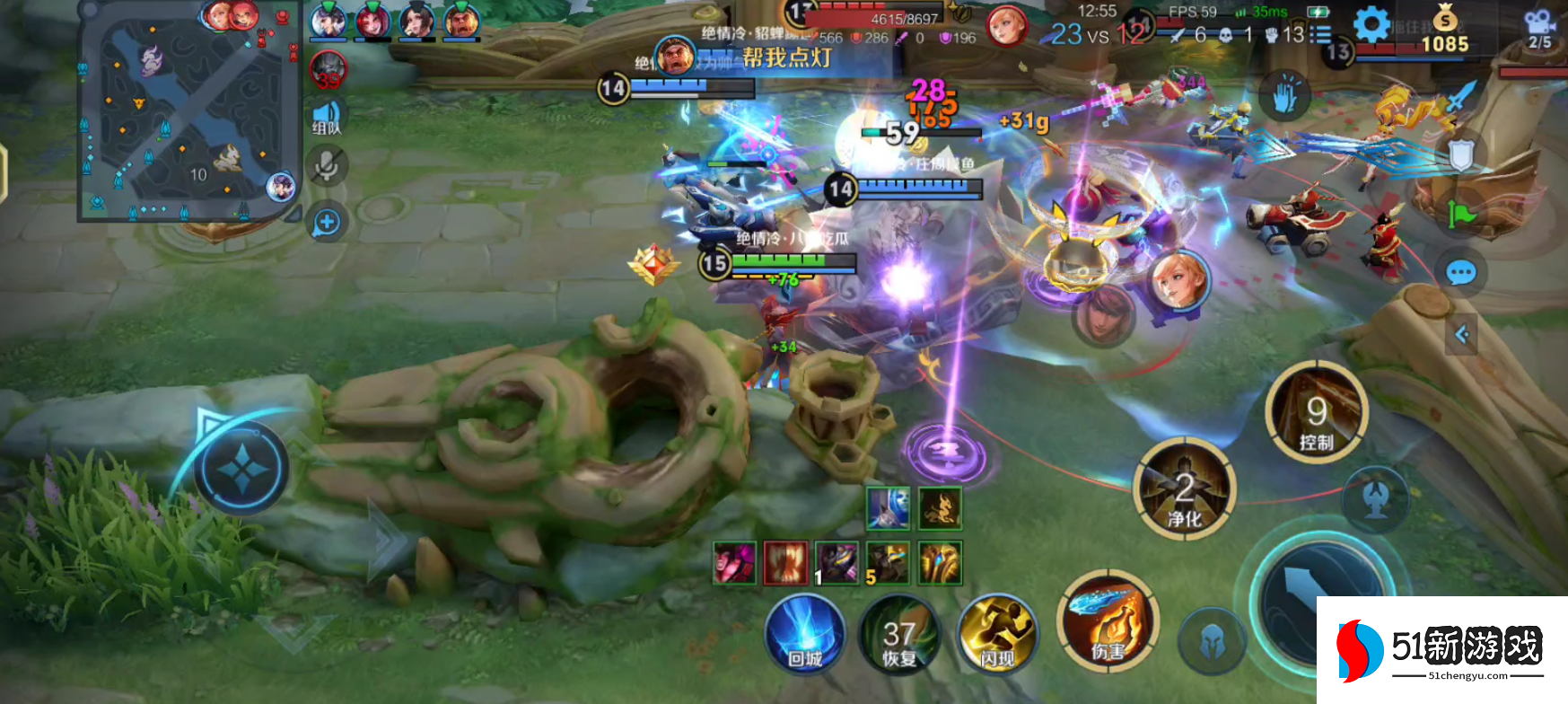Screen dimensions: 1568x704
Task: Trigger the 控制 control skill
Action: point(1317,413)
